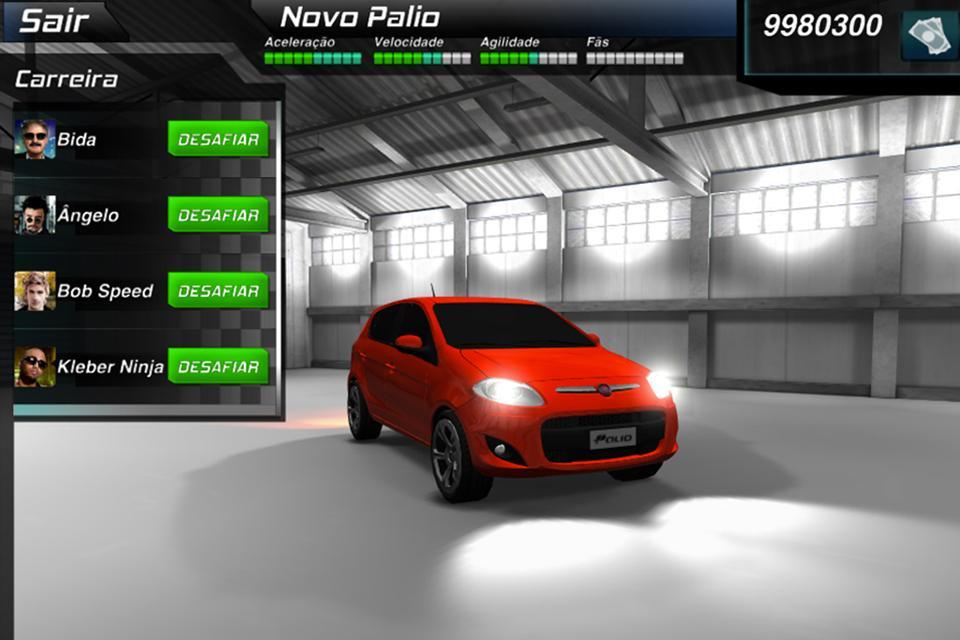Select Desafiar next to Bob Speed
960x640 pixels.
tap(218, 291)
